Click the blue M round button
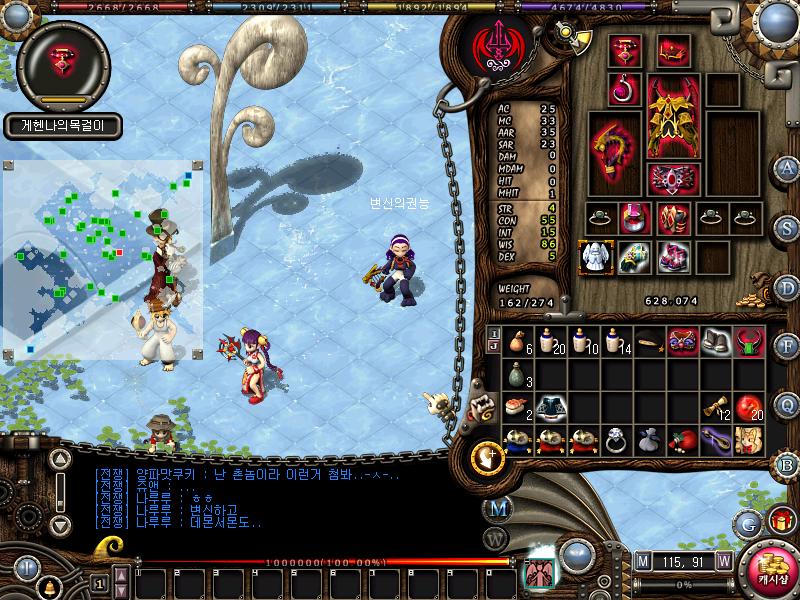This screenshot has height=600, width=800. pos(497,508)
